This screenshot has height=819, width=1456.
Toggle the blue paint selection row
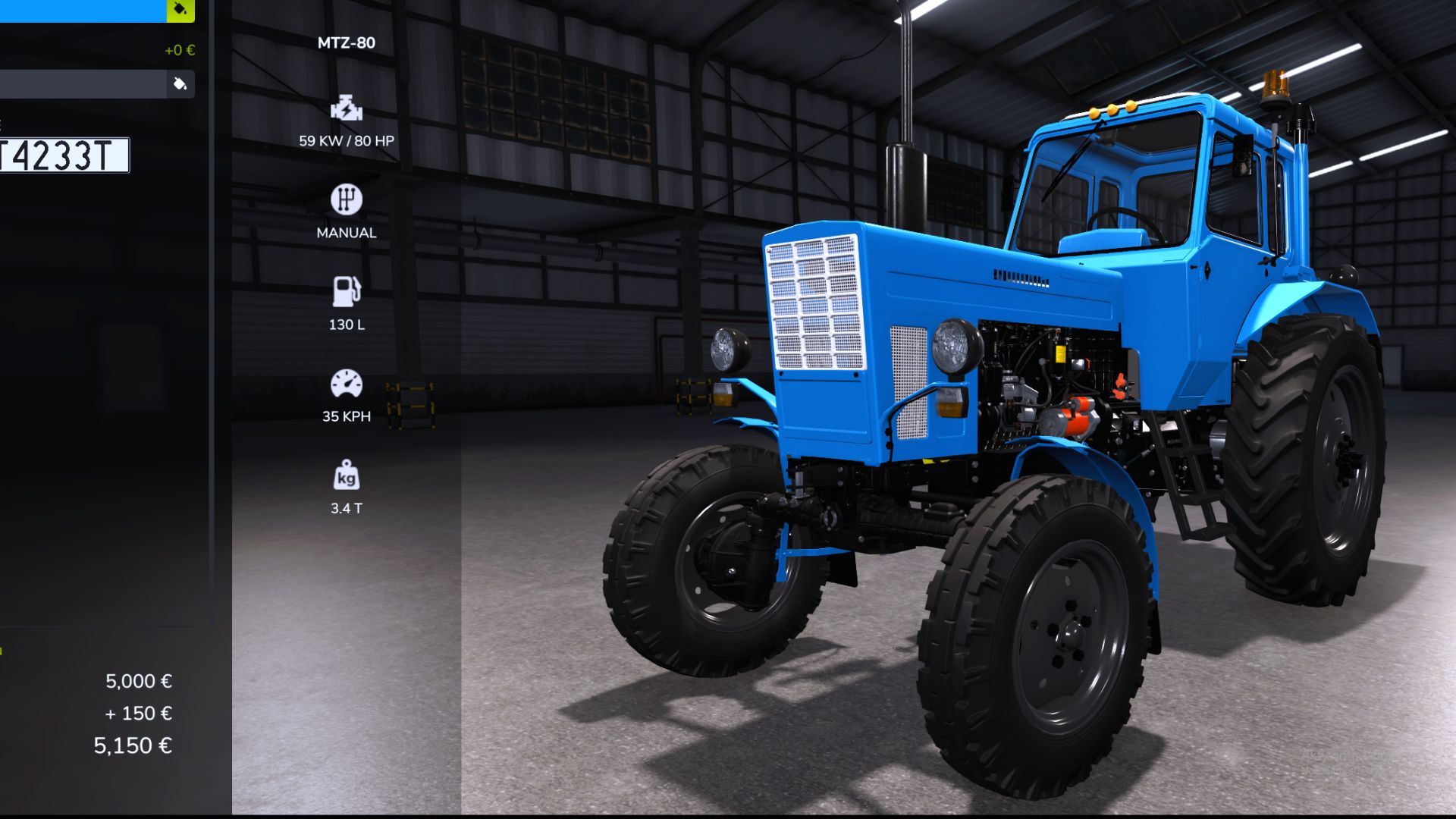pos(83,11)
